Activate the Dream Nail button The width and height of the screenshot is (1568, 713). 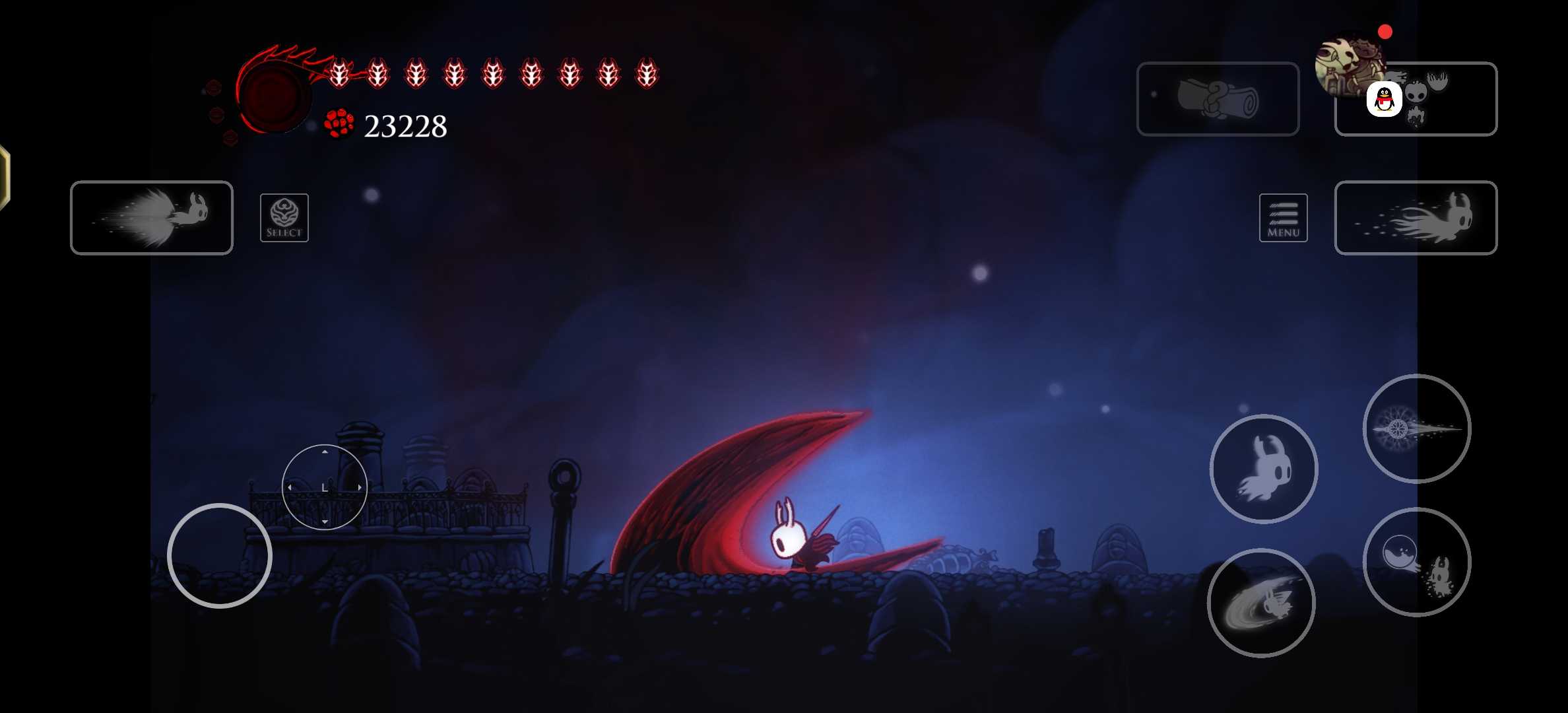1416,428
